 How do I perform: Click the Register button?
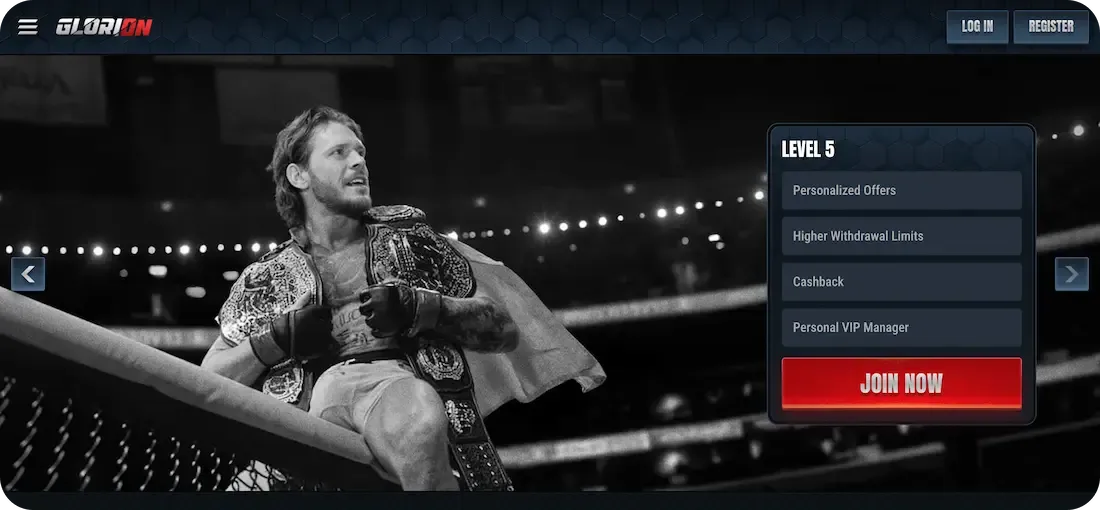click(1050, 27)
